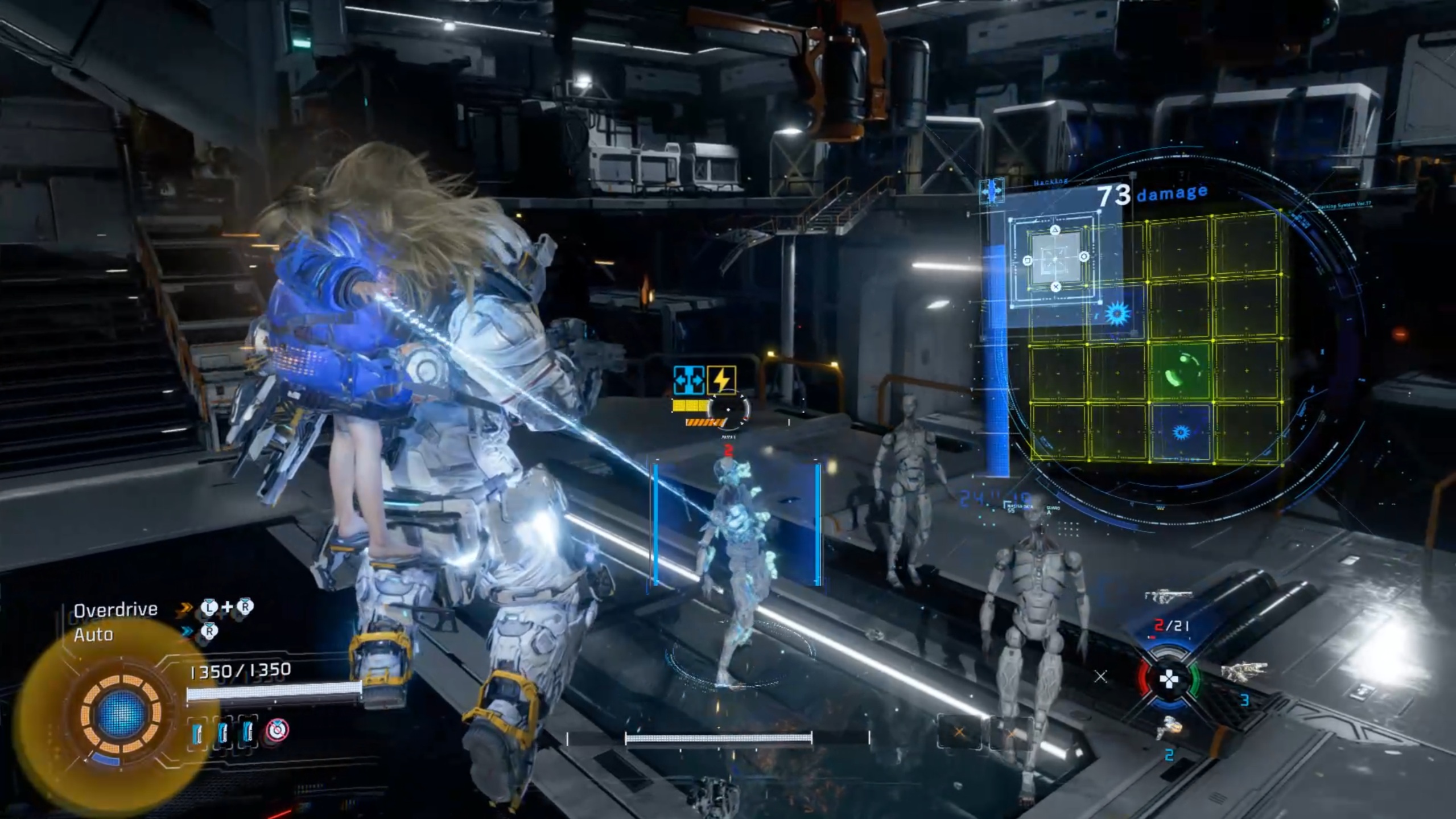Screen dimensions: 1456x819
Task: Click the yellow lightning bolt status icon
Action: click(721, 380)
